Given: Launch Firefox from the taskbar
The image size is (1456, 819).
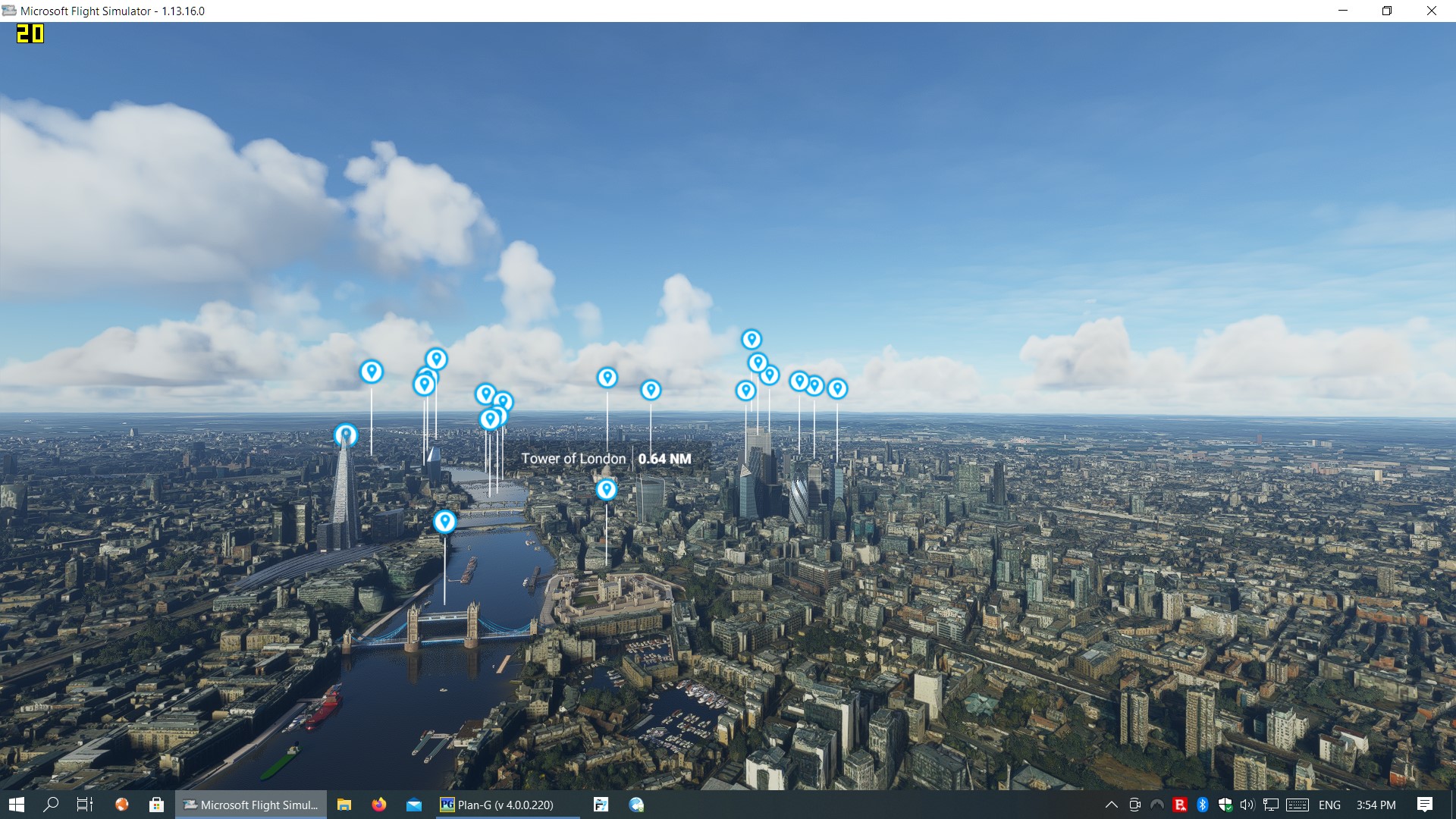Looking at the screenshot, I should [x=379, y=805].
